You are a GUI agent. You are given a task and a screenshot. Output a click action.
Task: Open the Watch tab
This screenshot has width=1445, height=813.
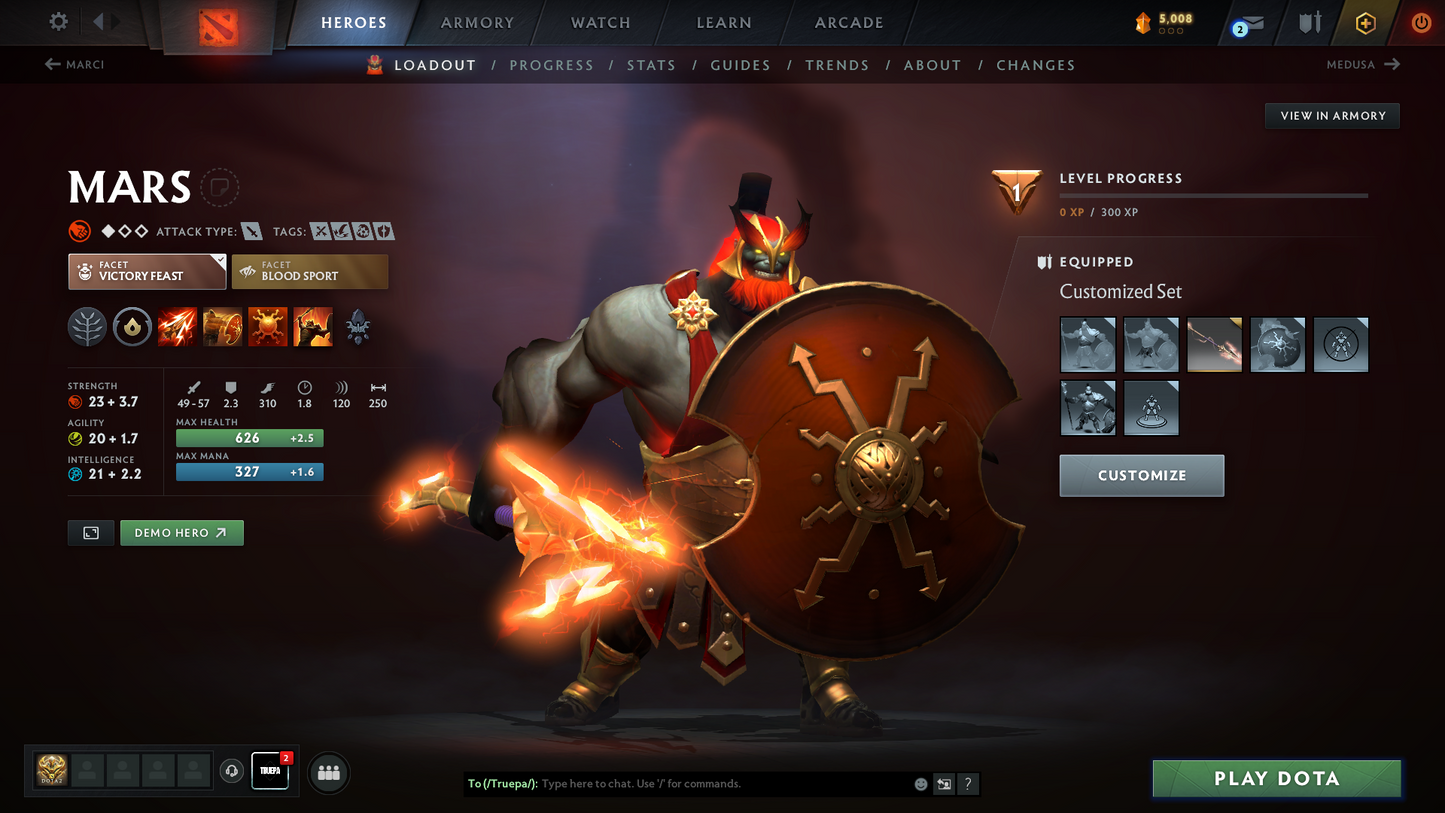tap(600, 23)
